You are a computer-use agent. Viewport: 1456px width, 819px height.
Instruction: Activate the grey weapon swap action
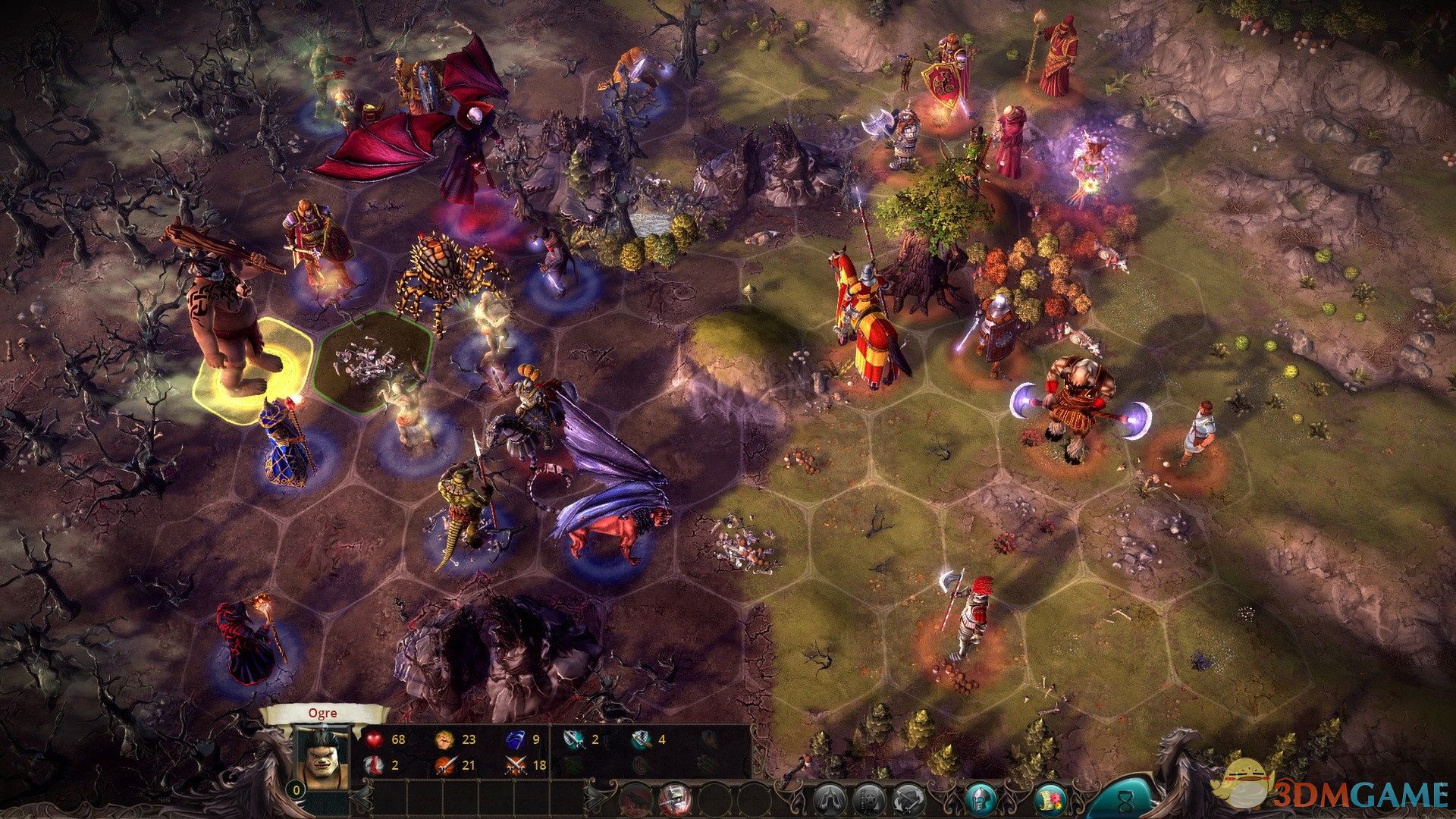pos(908,799)
